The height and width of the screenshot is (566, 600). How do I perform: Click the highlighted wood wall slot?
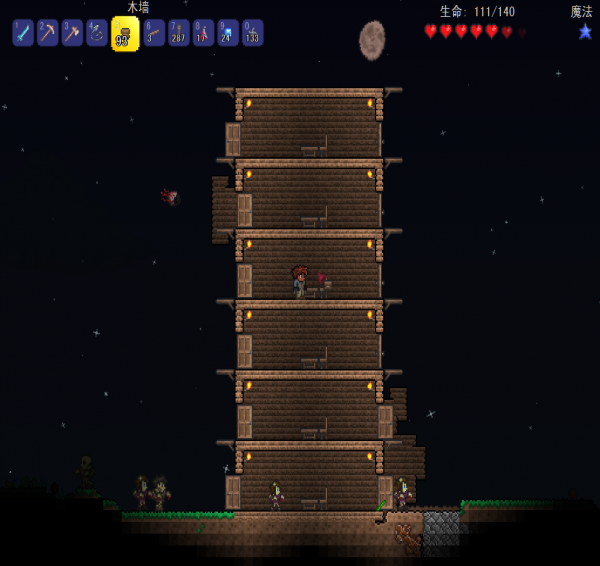(x=125, y=34)
